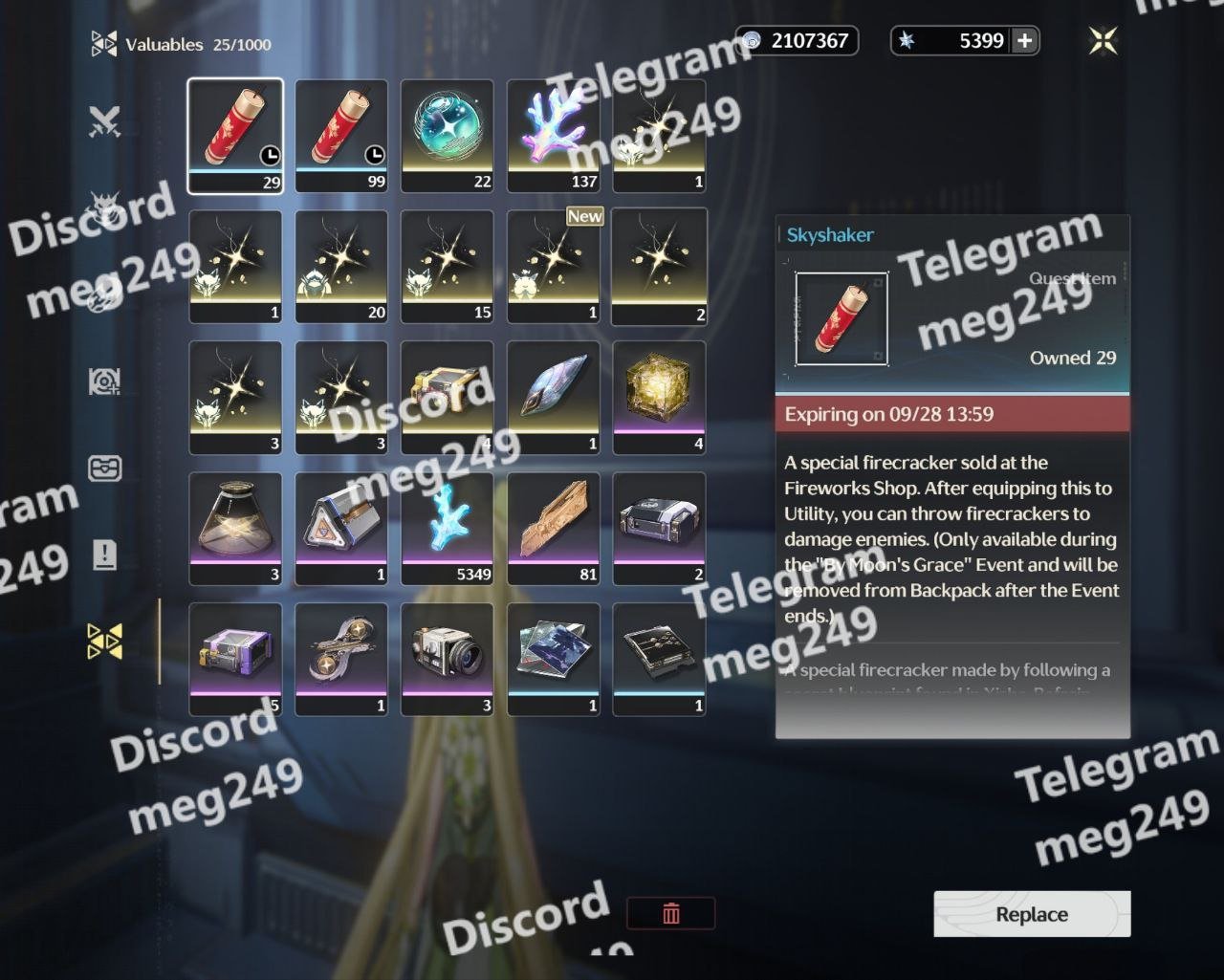Open the red trash can delete mode
The image size is (1224, 980).
click(x=670, y=913)
